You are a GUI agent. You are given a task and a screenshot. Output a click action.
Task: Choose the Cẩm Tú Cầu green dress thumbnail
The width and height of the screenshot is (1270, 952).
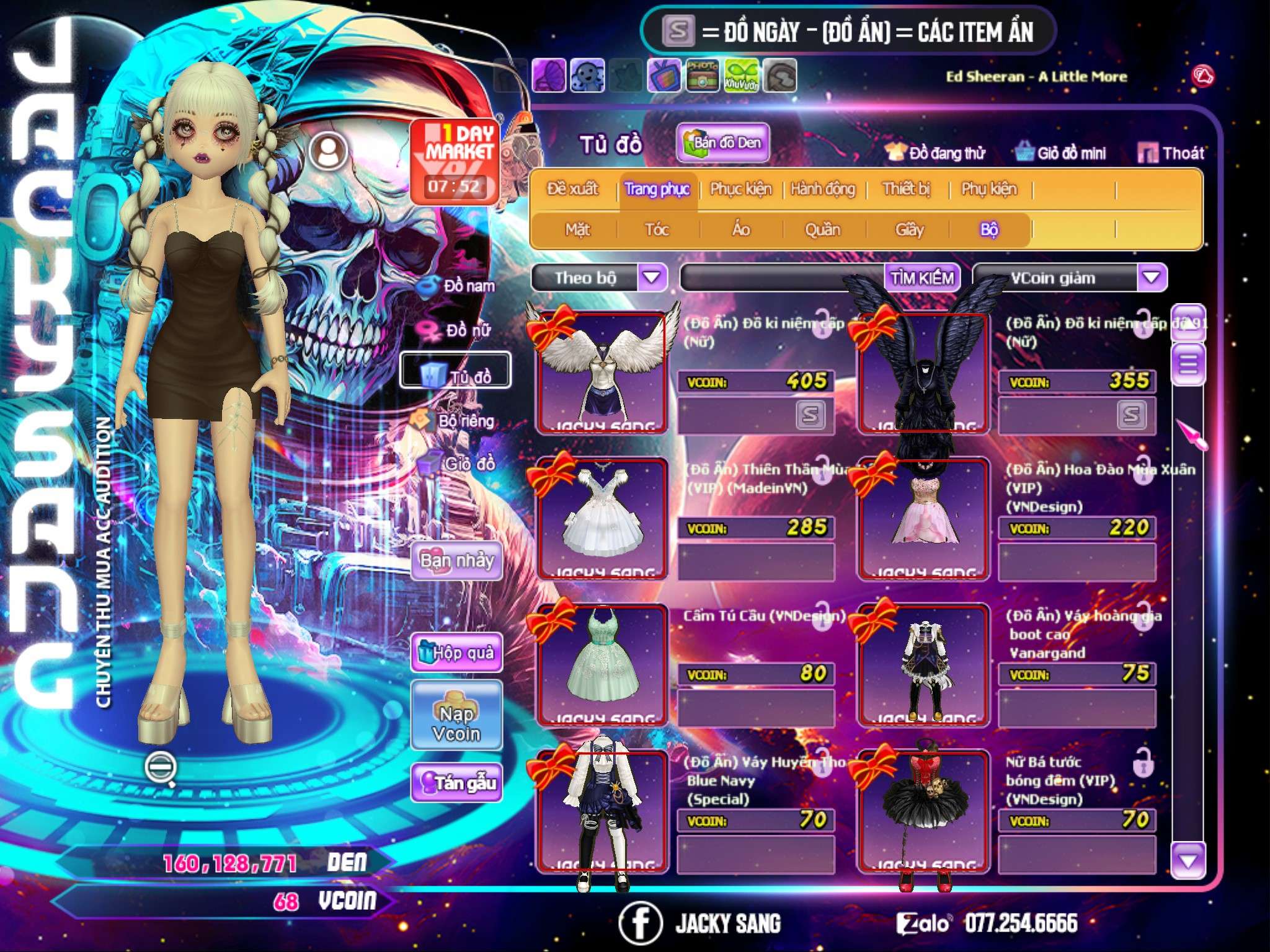602,664
